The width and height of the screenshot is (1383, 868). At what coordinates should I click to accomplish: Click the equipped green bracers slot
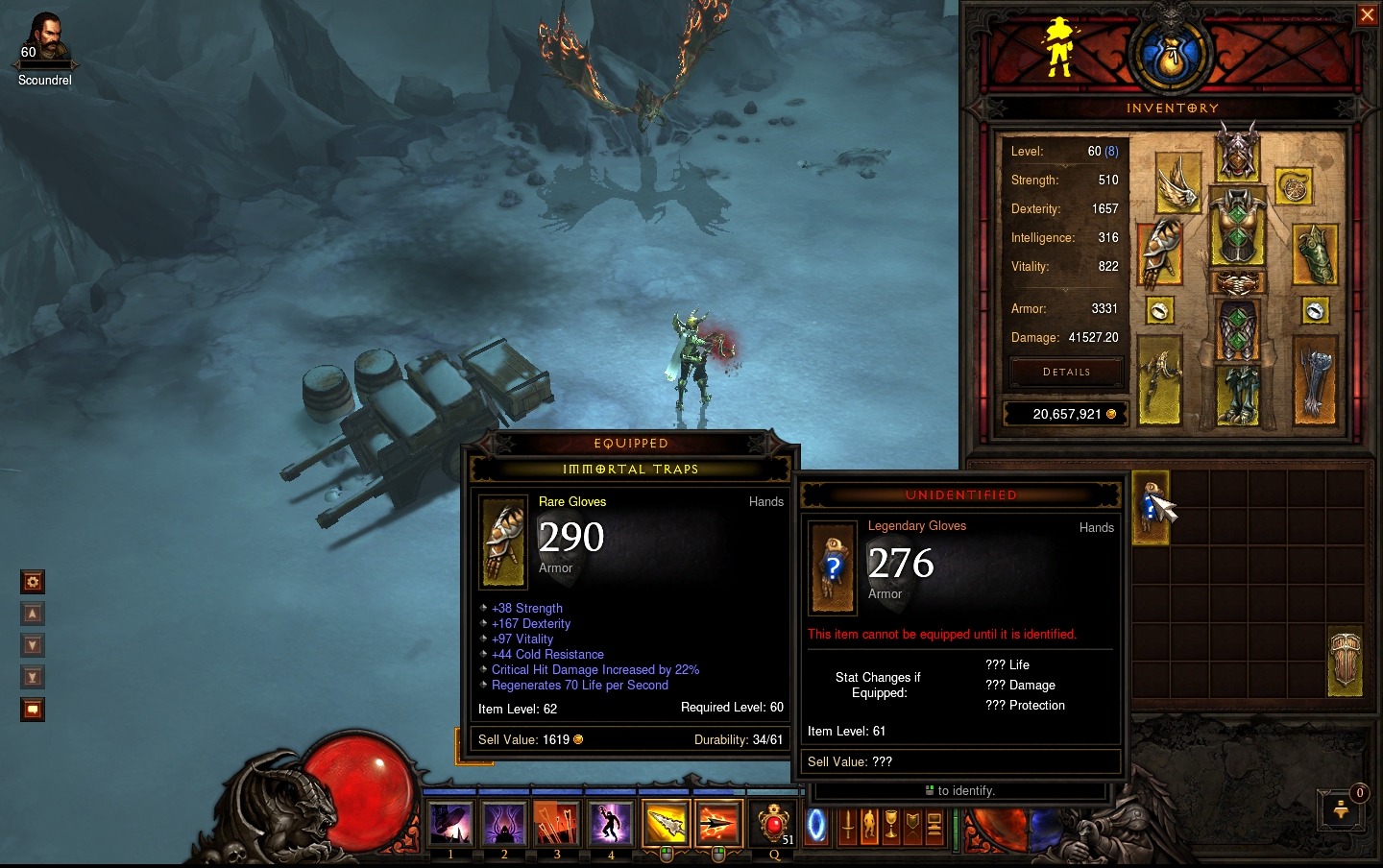pyautogui.click(x=1315, y=254)
